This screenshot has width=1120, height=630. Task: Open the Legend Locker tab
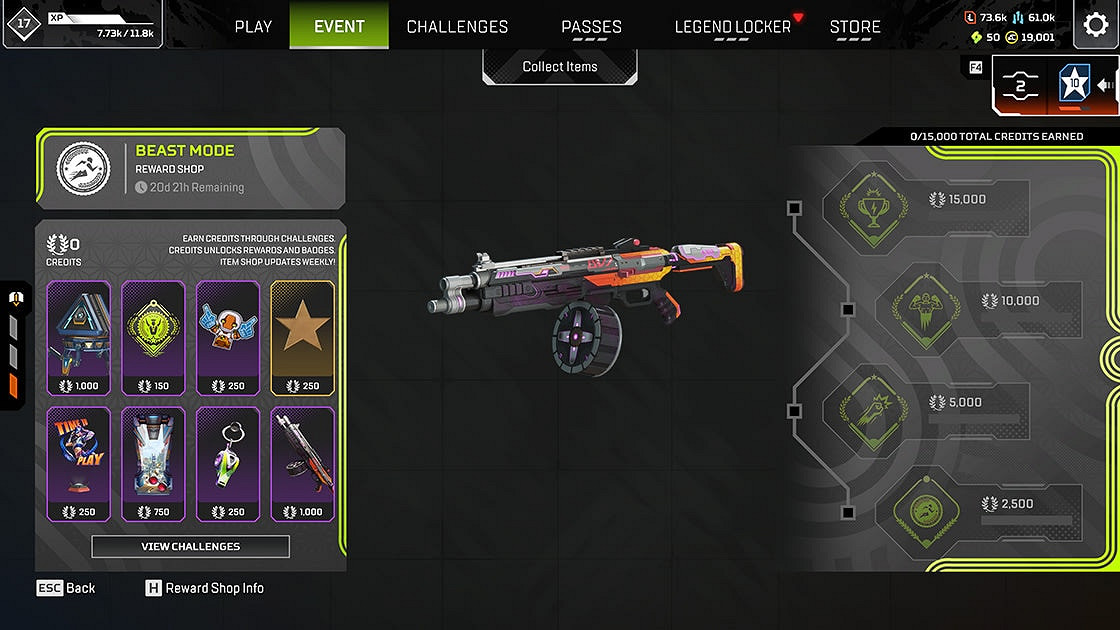coord(733,27)
